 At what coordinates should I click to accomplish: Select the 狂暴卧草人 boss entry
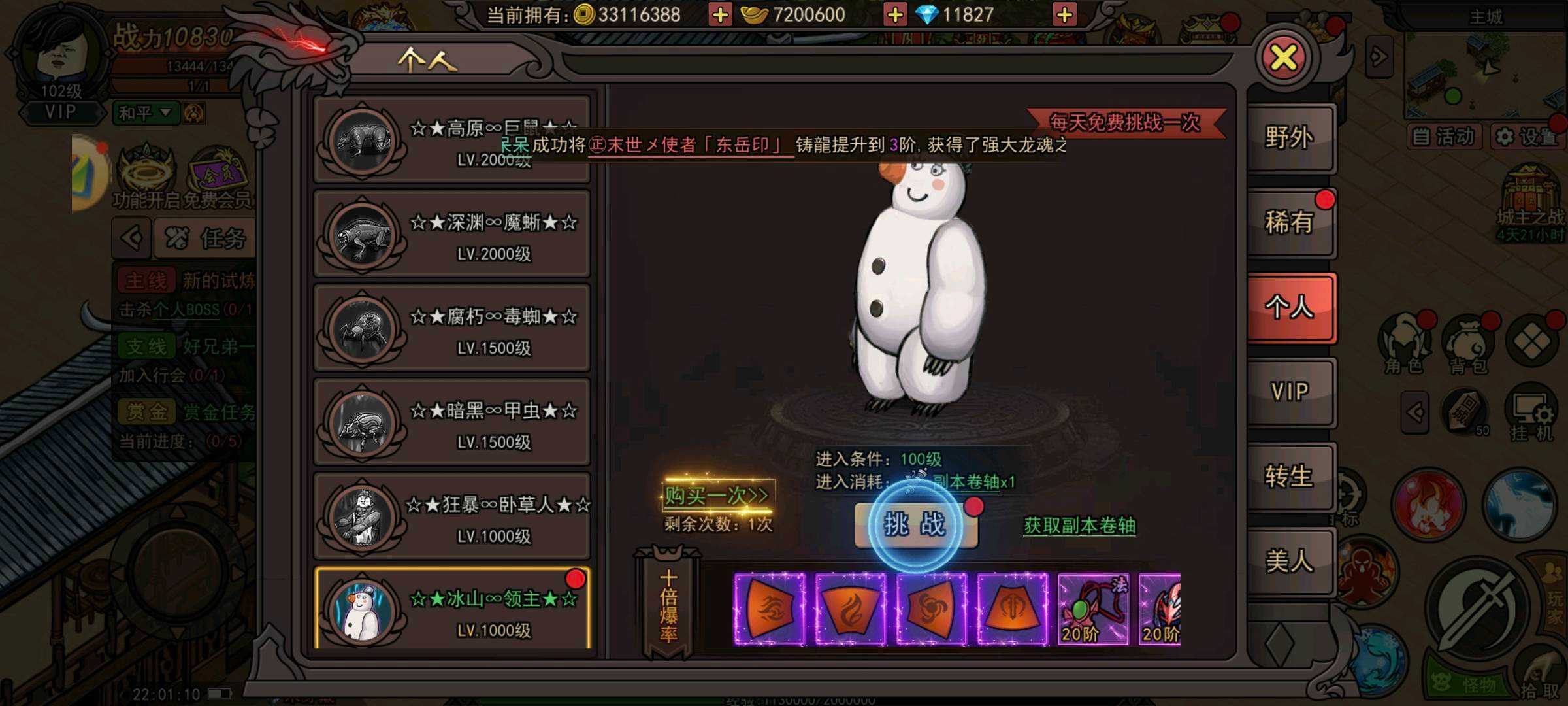click(x=452, y=516)
